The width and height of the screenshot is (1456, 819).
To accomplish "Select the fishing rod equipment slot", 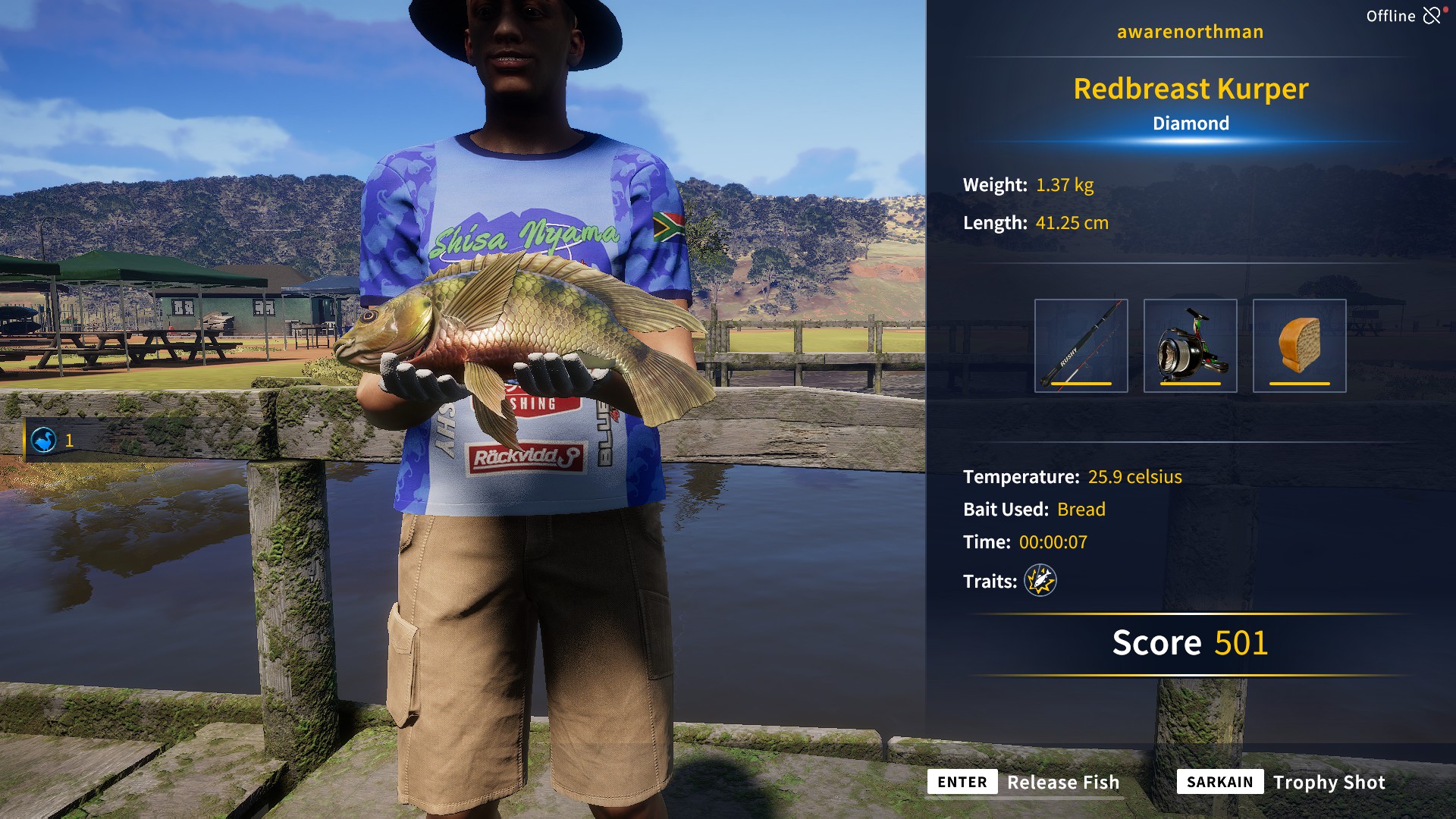I will 1081,346.
